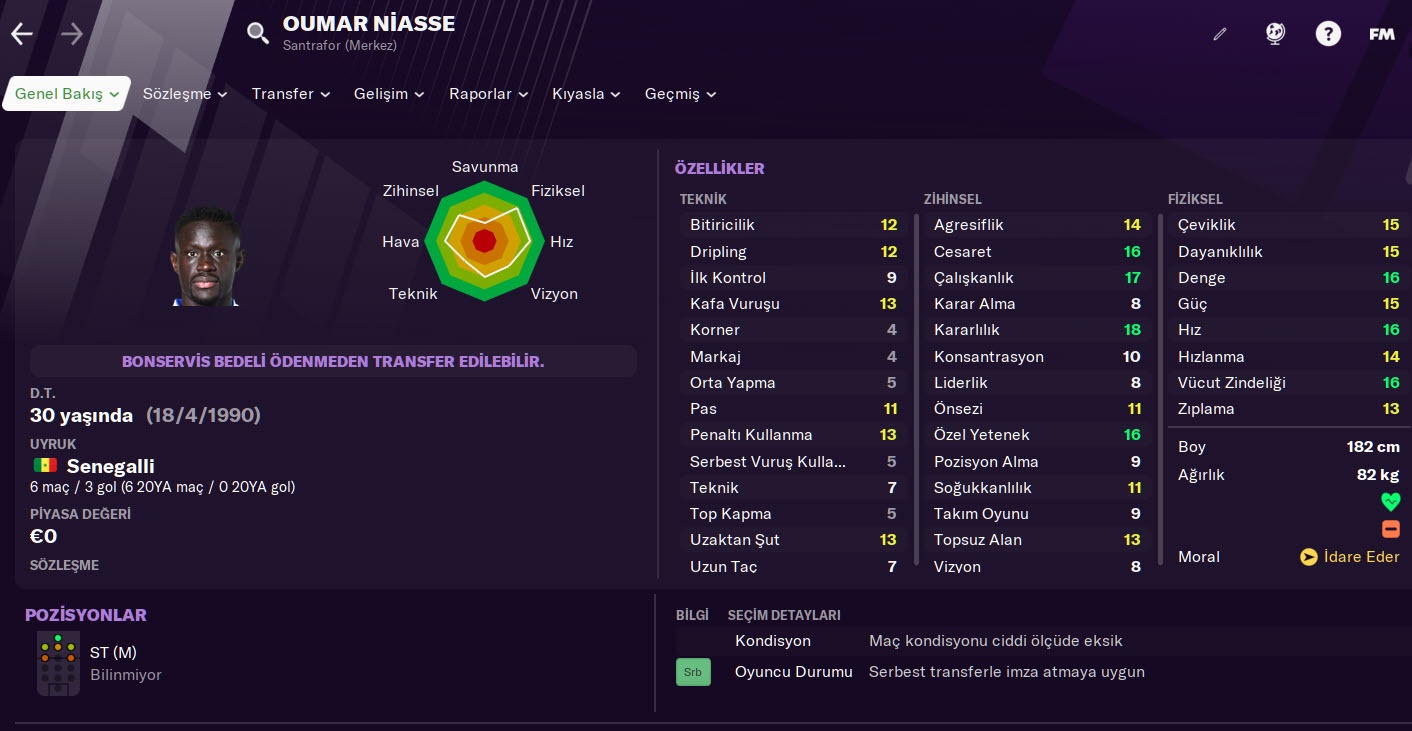Open the search magnifying glass

[x=258, y=34]
